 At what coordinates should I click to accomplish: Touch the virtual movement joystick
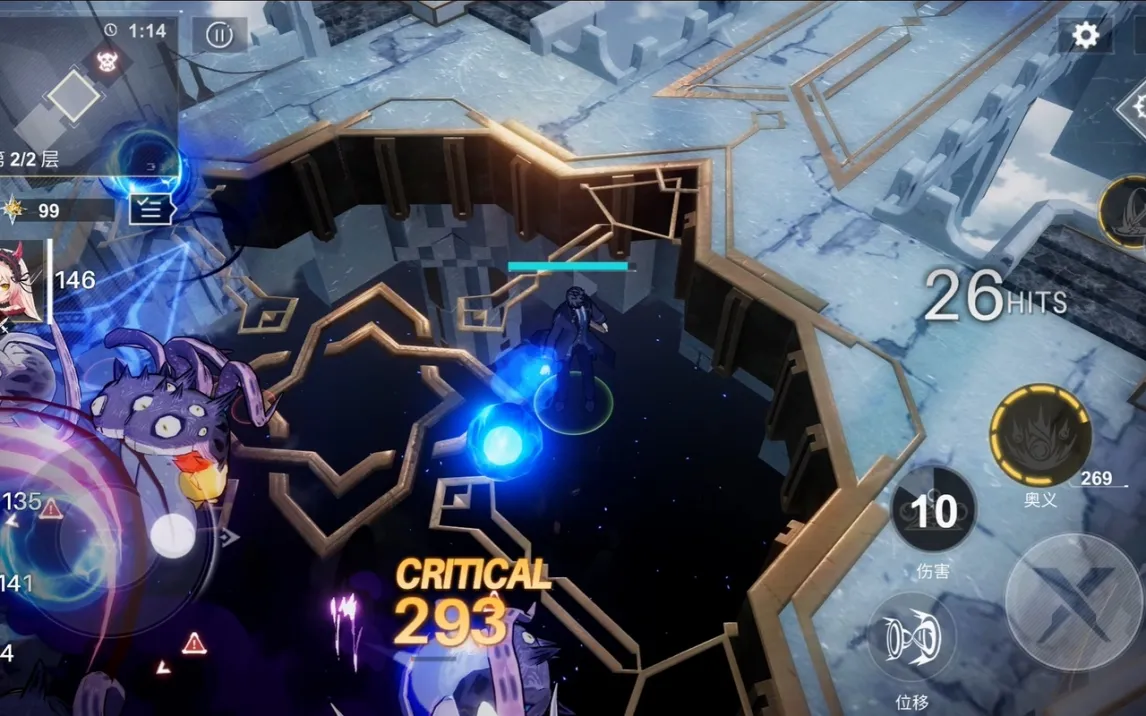(x=172, y=537)
